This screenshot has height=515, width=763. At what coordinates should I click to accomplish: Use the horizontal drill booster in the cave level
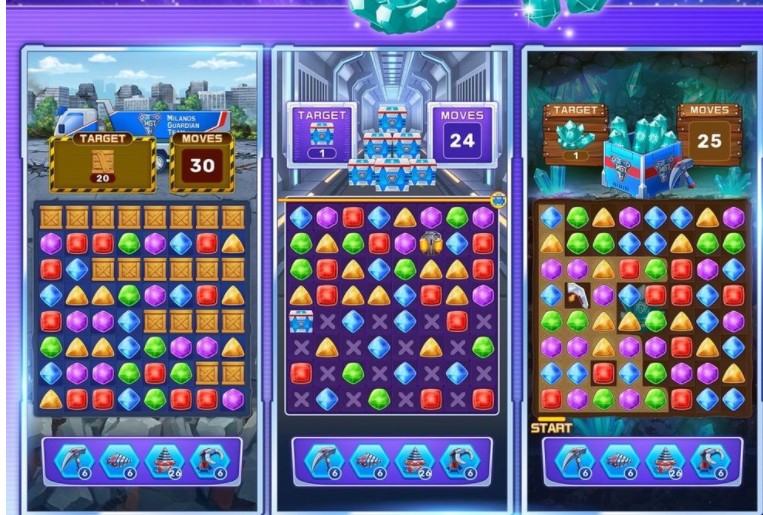620,460
